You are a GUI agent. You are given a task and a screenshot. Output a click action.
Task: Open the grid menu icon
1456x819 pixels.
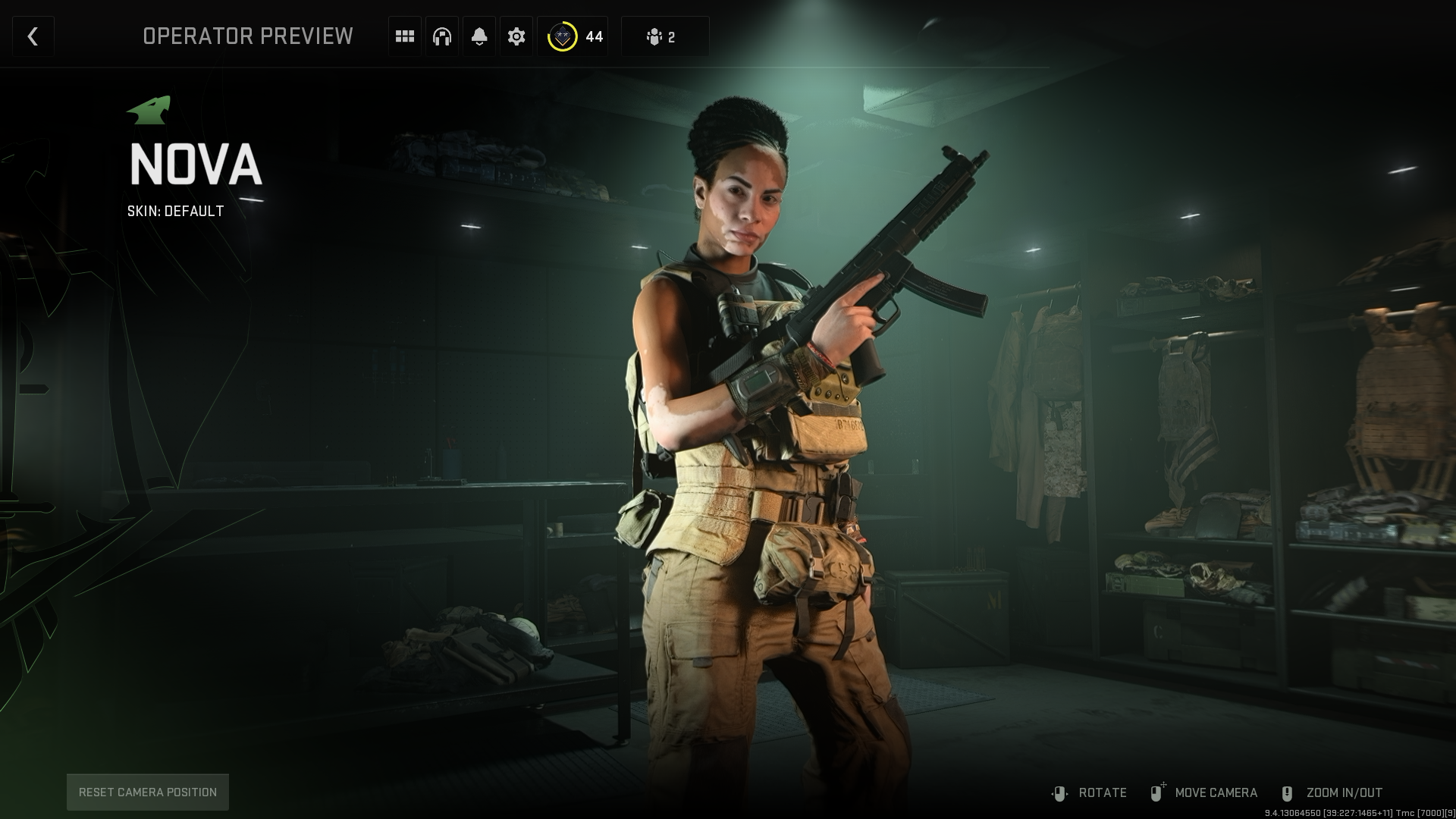[405, 36]
